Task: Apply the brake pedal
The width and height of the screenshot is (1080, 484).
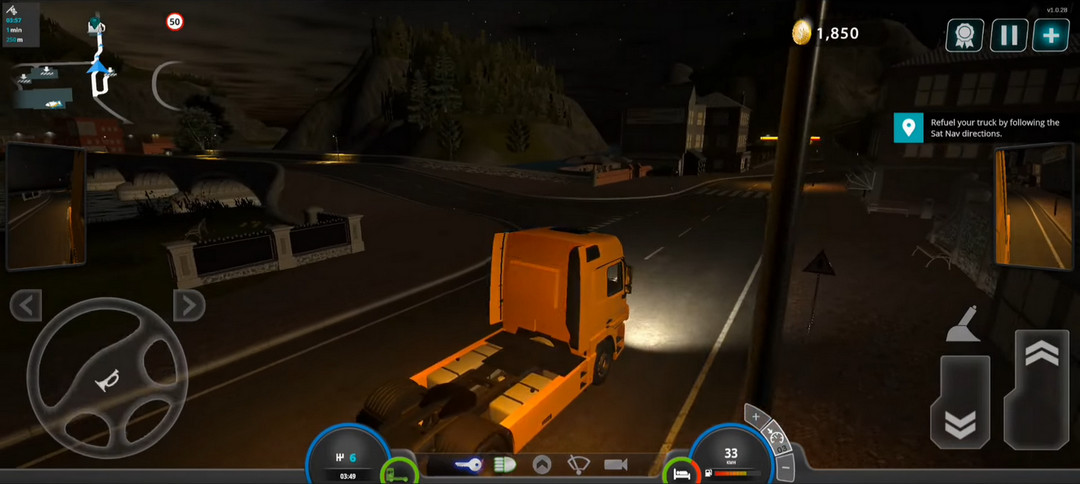Action: point(960,402)
